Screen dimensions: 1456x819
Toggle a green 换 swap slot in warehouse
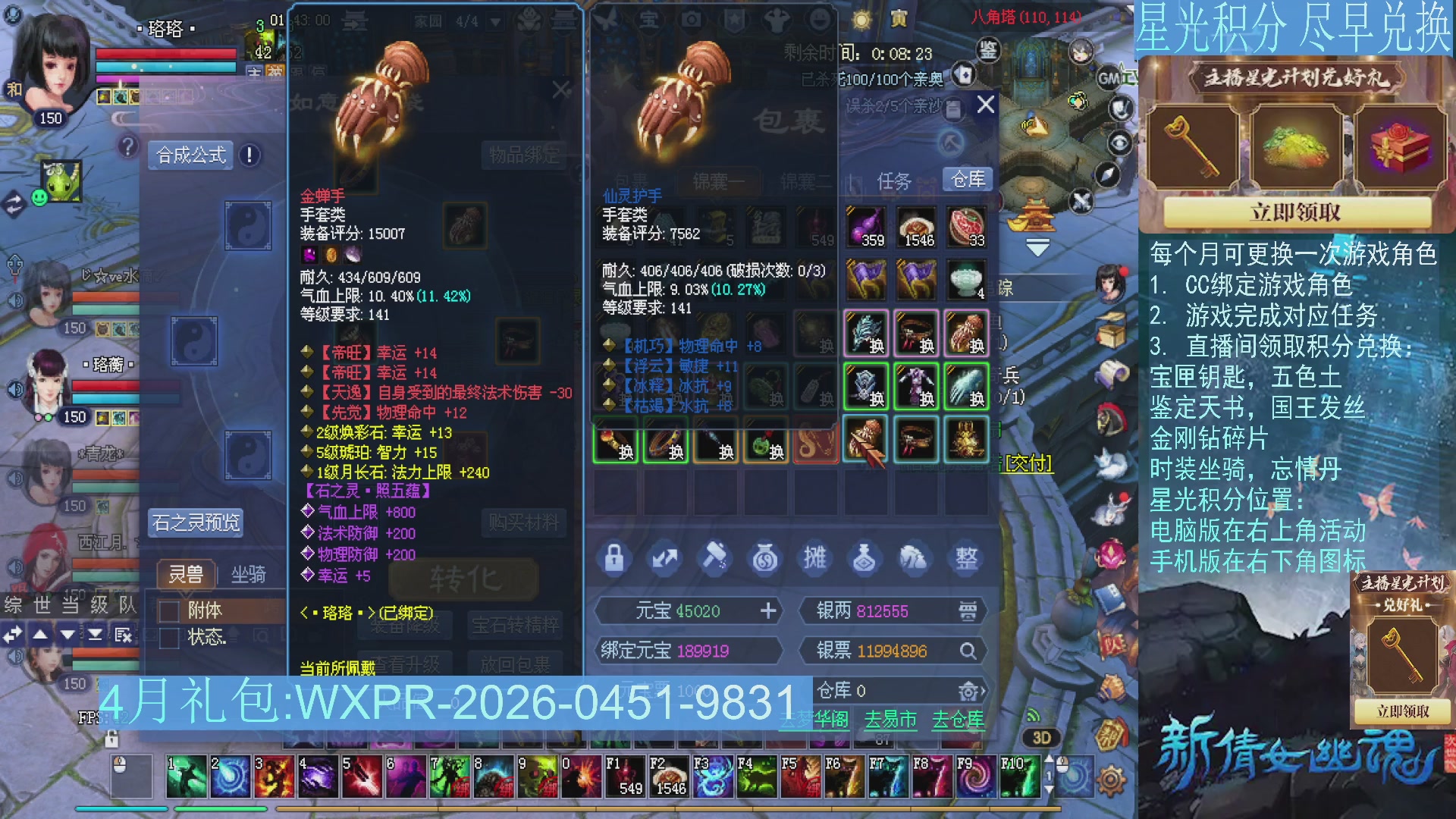pos(867,387)
